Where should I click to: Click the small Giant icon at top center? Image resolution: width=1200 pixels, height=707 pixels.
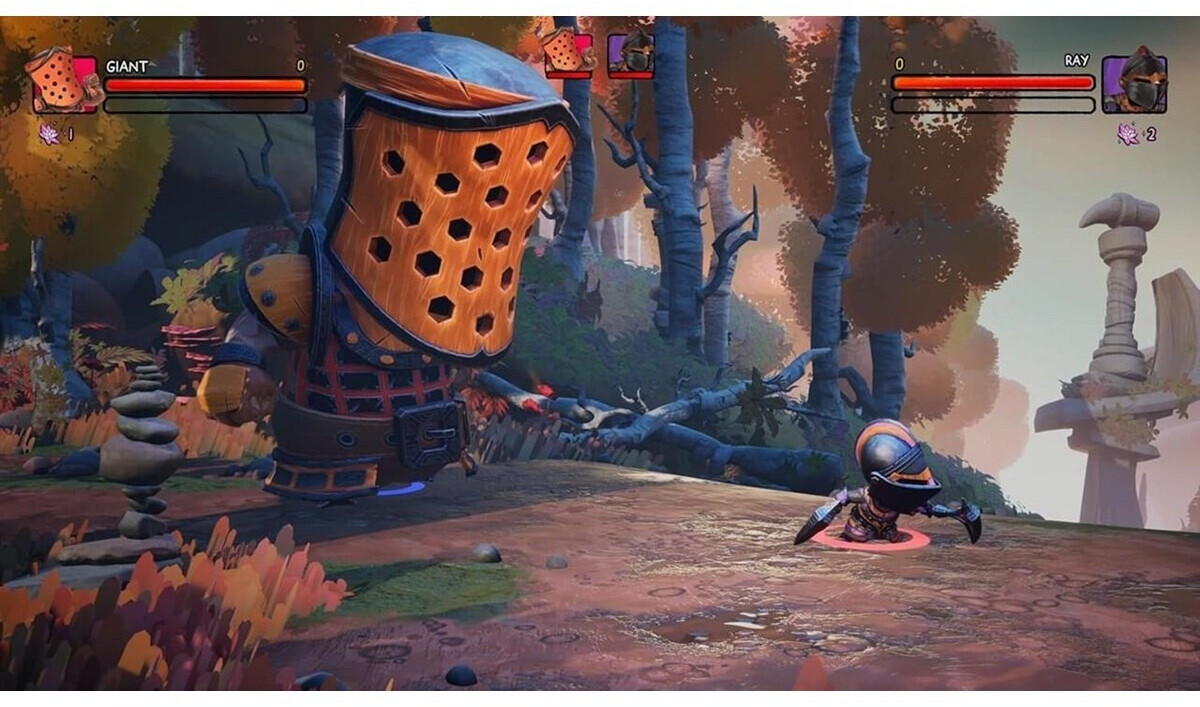pos(568,52)
